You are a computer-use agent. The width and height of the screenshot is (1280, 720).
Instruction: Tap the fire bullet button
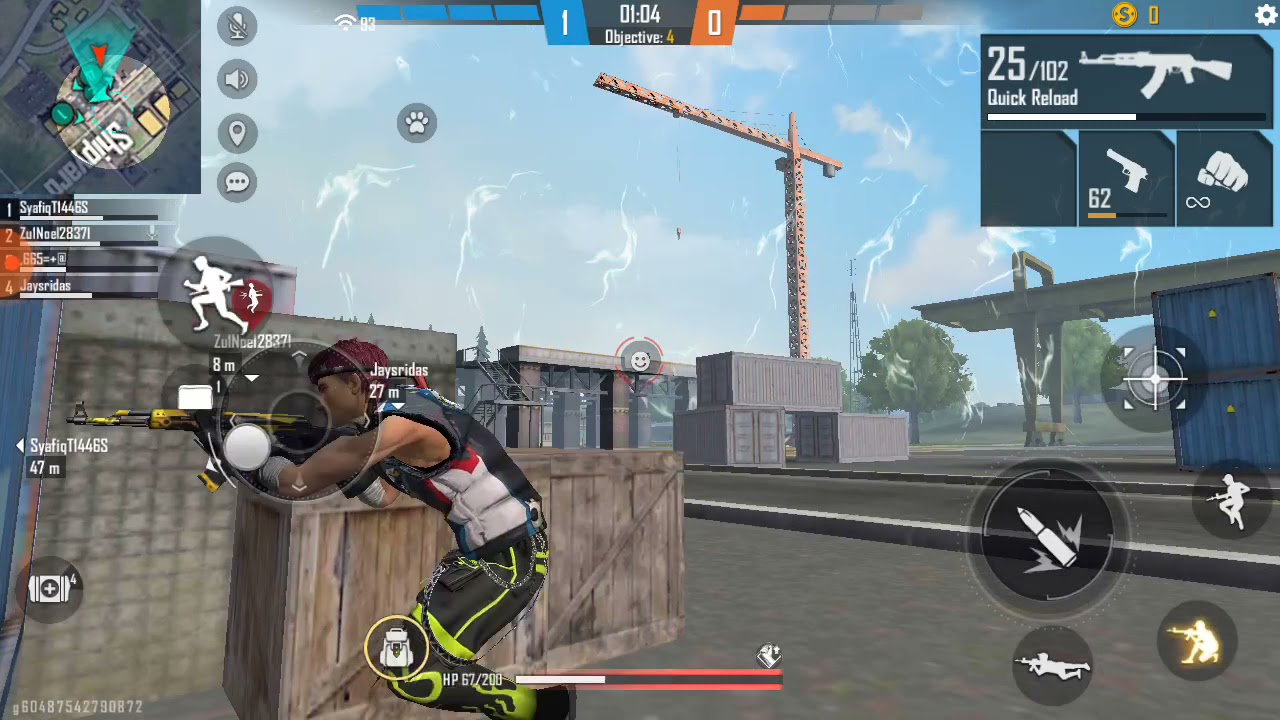(x=1047, y=537)
